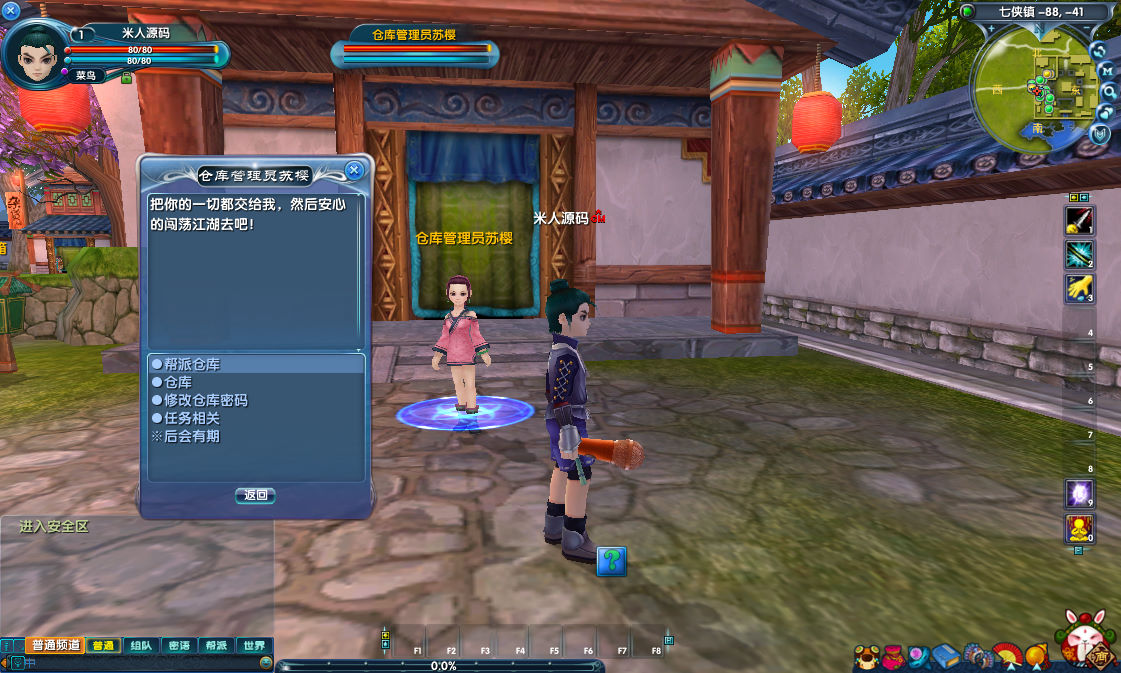
Task: Select the 世界 world chat tab
Action: pos(254,646)
